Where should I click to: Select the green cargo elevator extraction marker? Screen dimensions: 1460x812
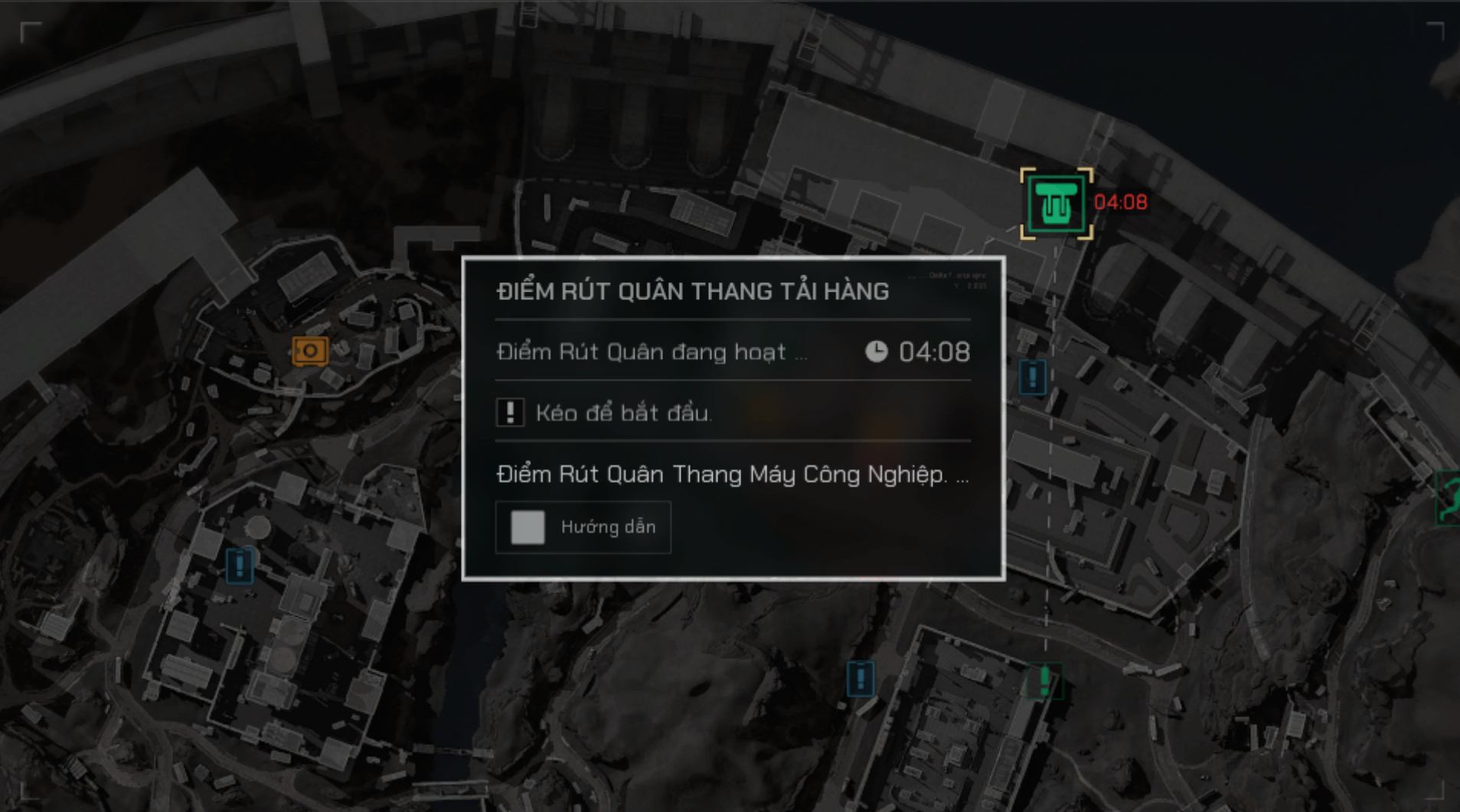pyautogui.click(x=1056, y=204)
